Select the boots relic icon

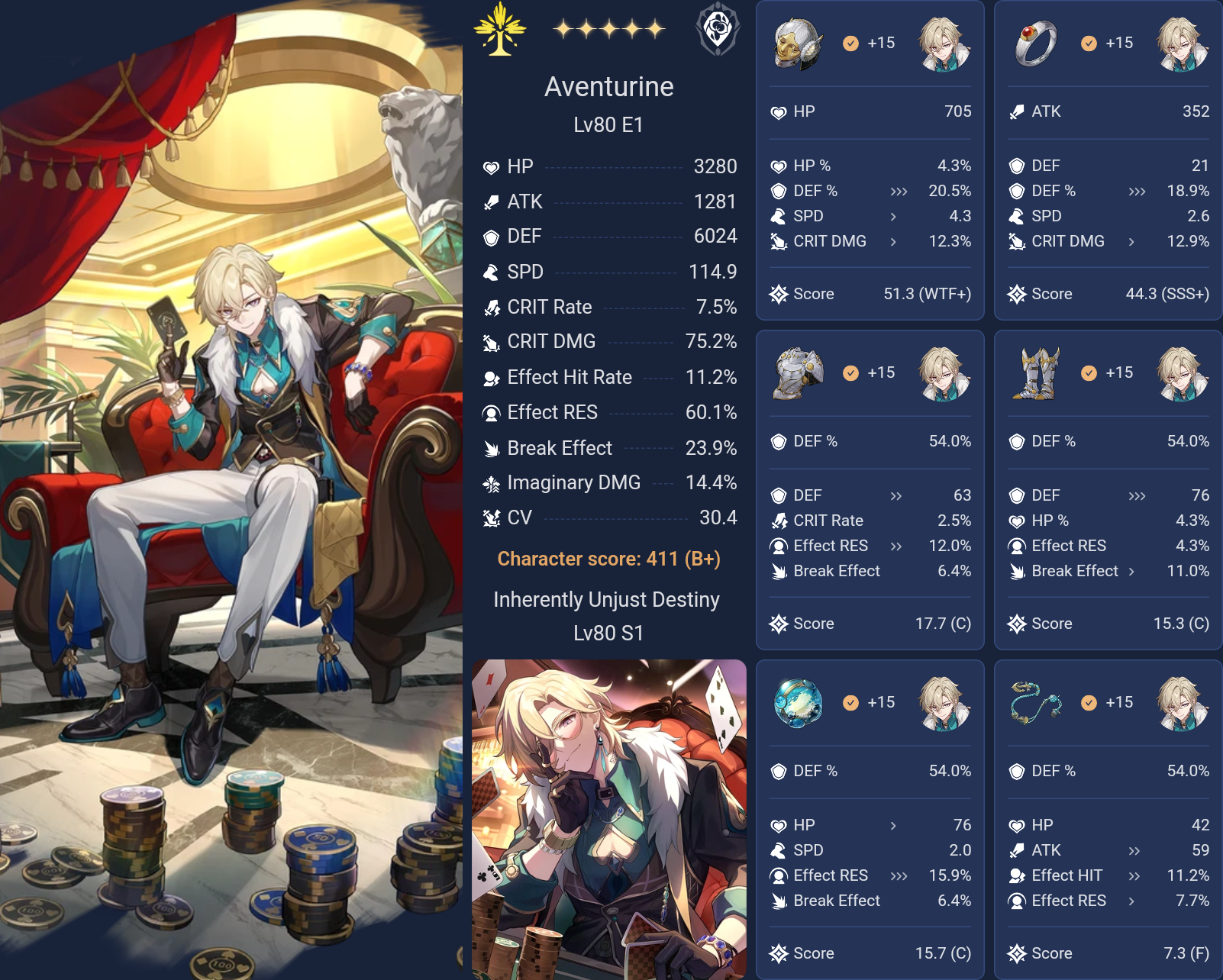(x=1034, y=372)
